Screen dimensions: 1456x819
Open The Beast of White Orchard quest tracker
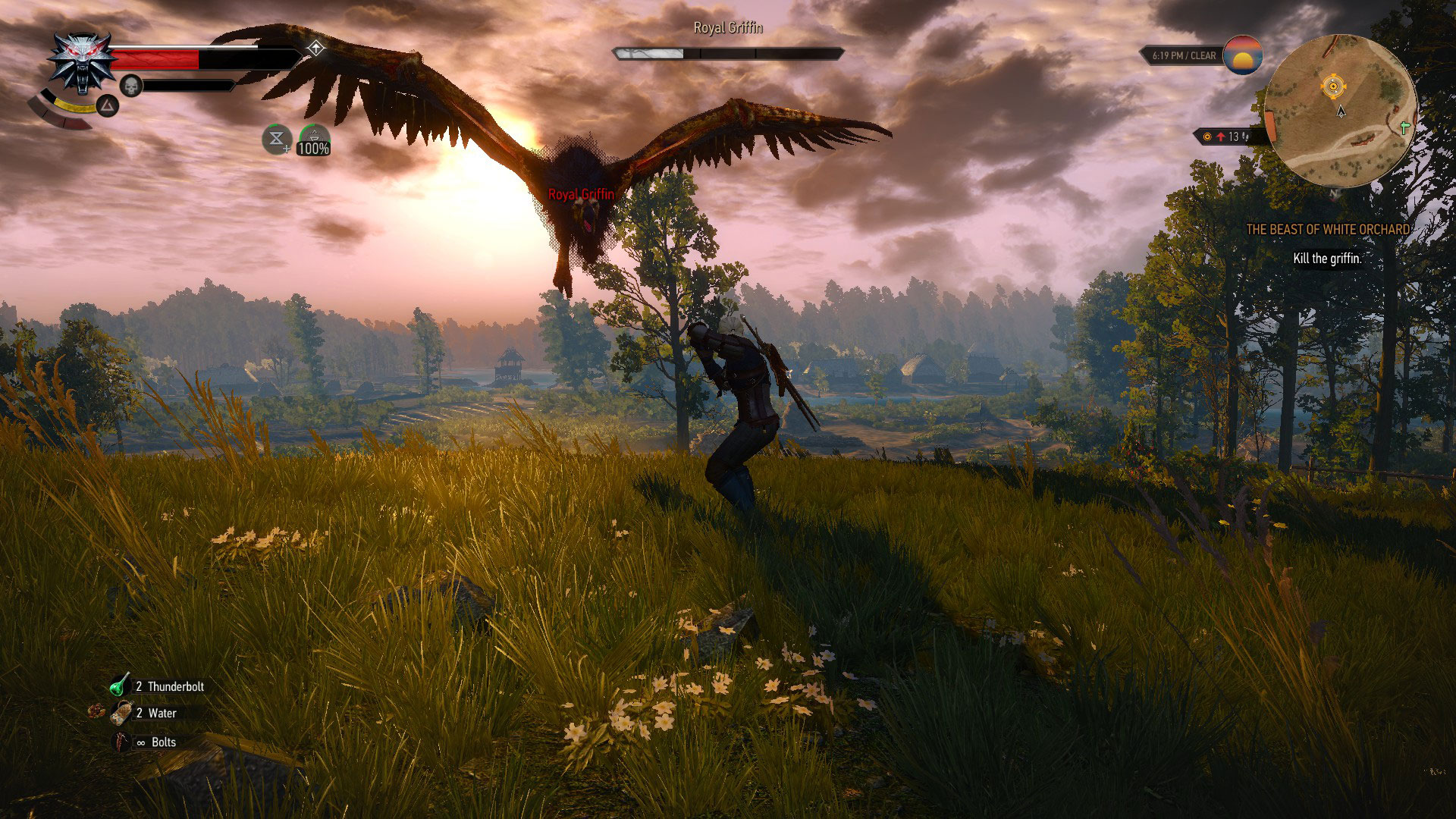point(1329,229)
